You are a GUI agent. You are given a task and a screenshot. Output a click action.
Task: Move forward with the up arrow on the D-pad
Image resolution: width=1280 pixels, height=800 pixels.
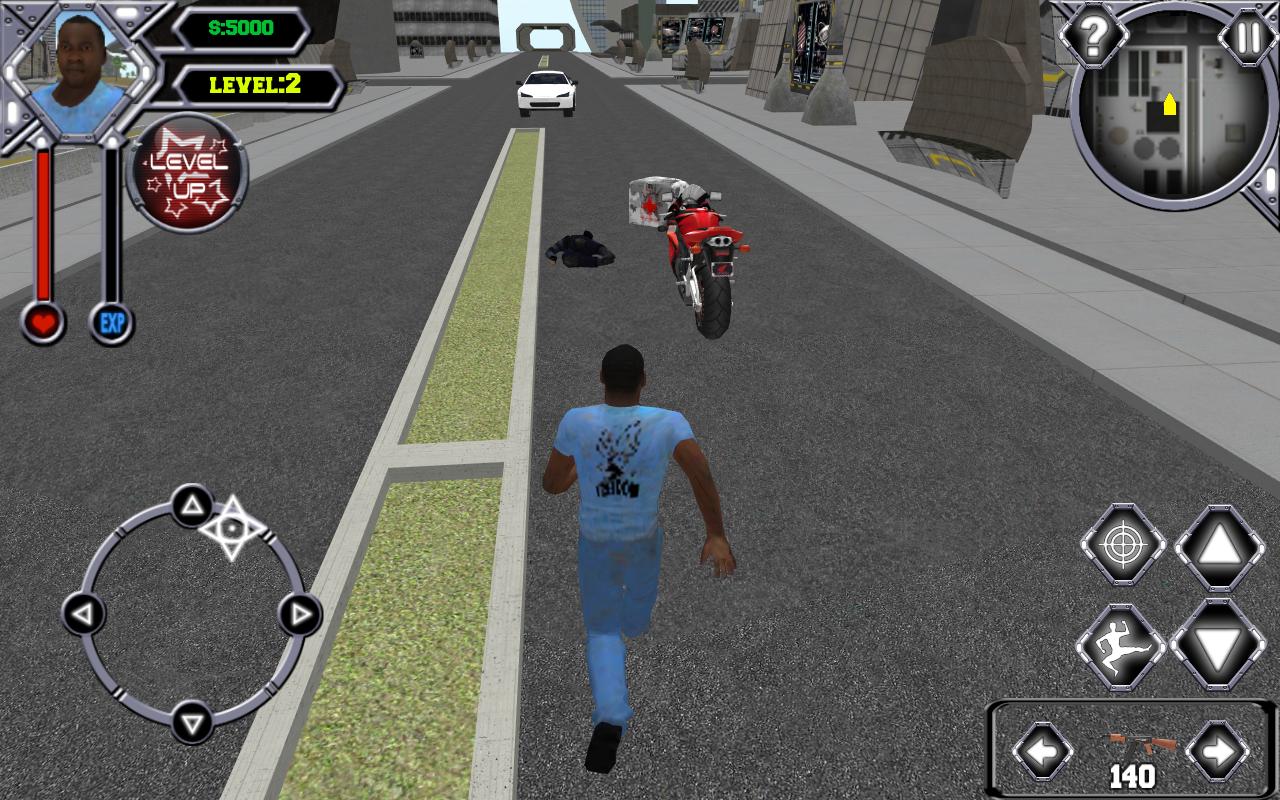pos(191,505)
